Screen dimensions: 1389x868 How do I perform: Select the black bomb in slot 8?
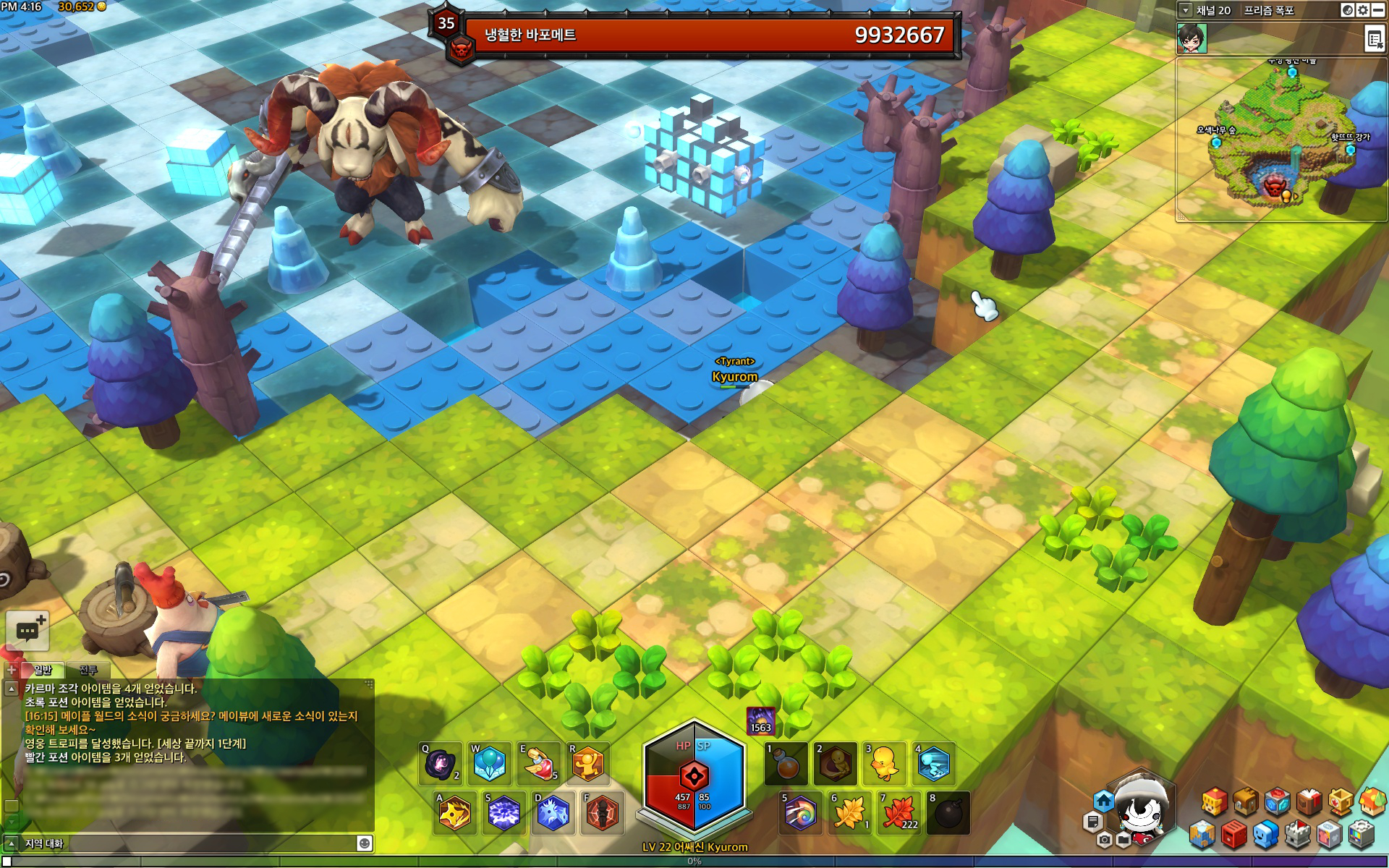(x=948, y=813)
